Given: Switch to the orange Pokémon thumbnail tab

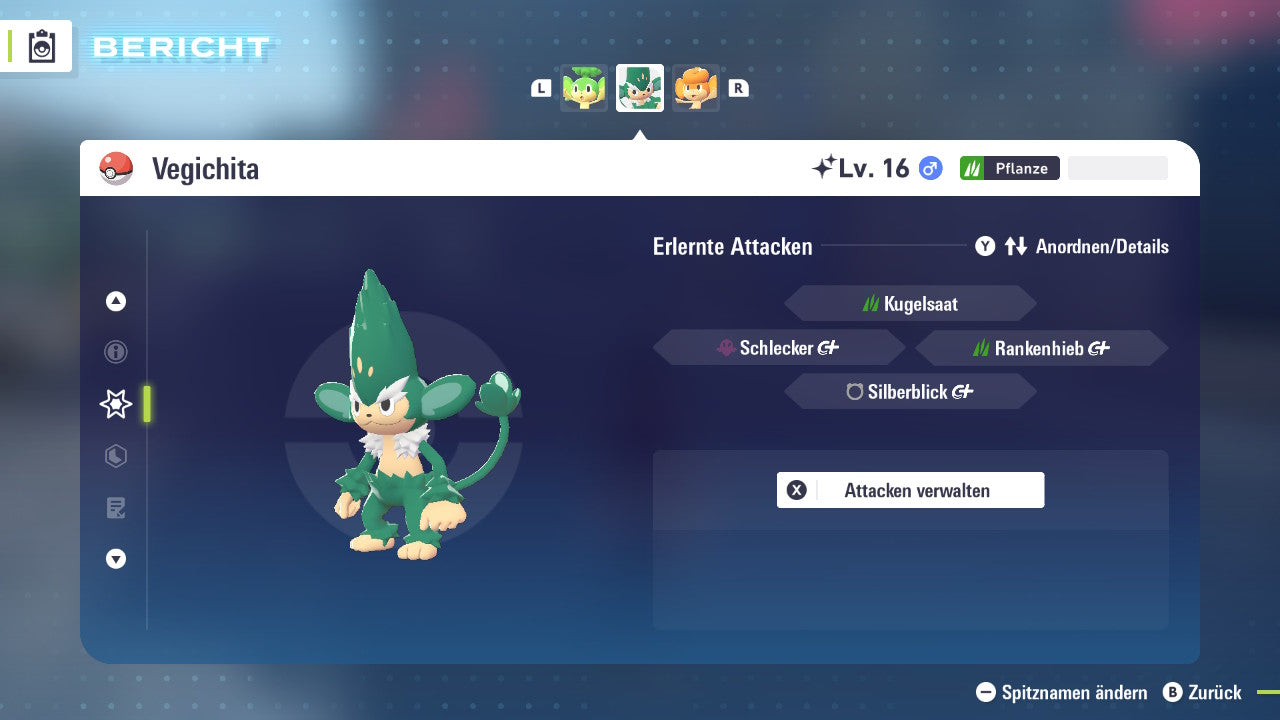Looking at the screenshot, I should (x=696, y=88).
